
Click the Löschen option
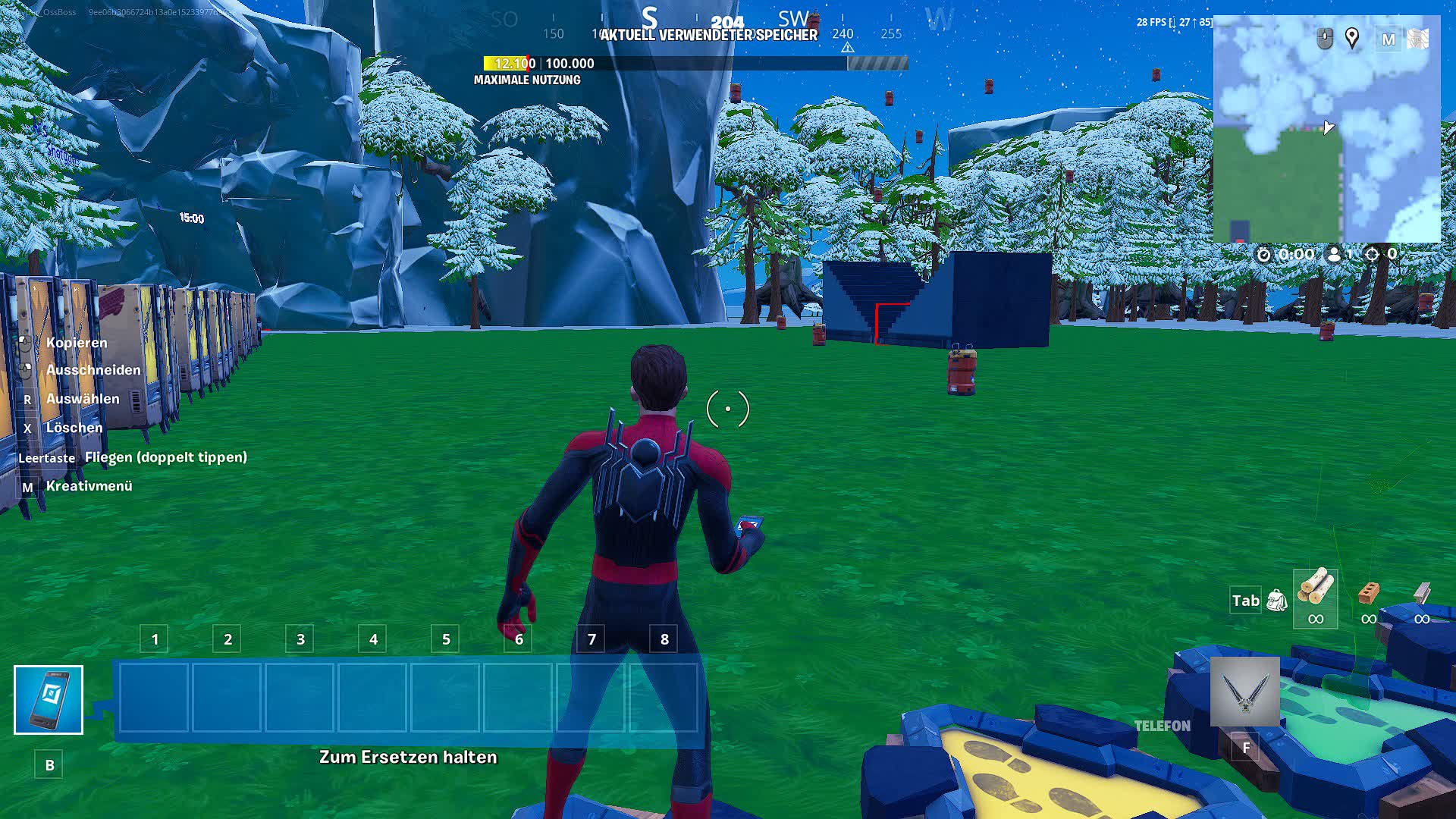[74, 428]
